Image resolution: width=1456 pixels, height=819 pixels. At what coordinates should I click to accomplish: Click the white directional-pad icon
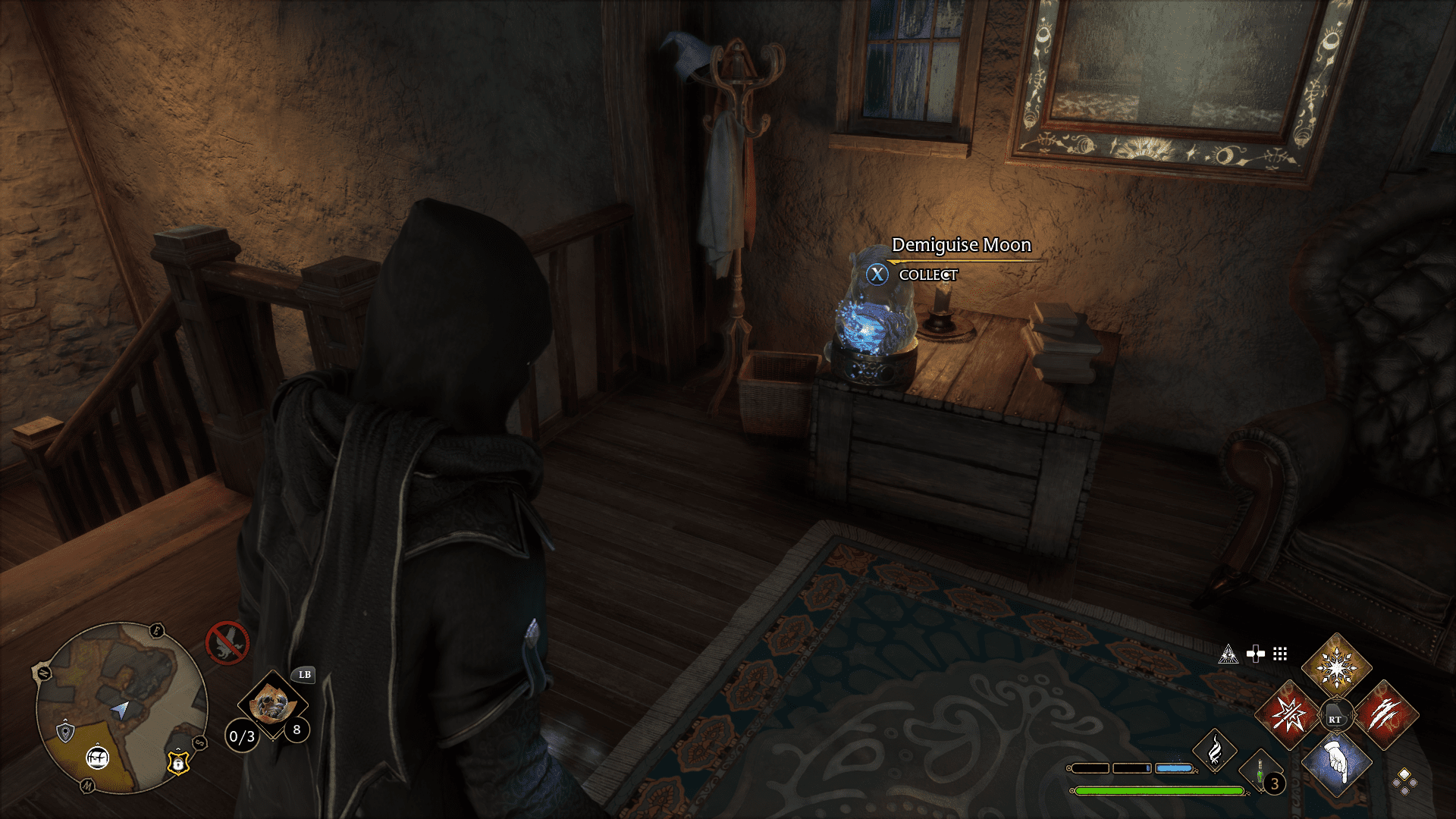pyautogui.click(x=1256, y=654)
